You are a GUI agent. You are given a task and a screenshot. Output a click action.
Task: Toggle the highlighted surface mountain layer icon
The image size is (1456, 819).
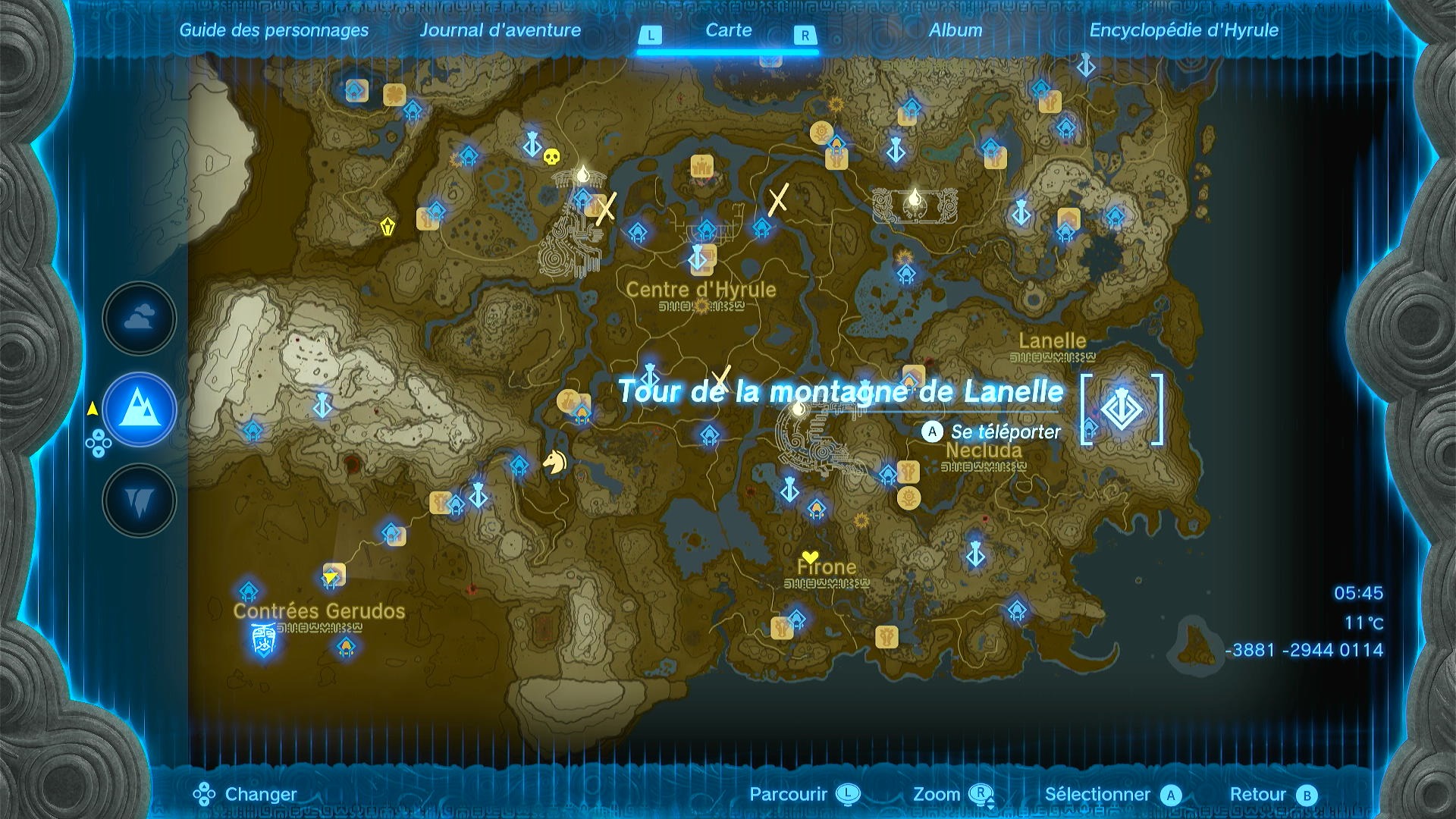[139, 409]
